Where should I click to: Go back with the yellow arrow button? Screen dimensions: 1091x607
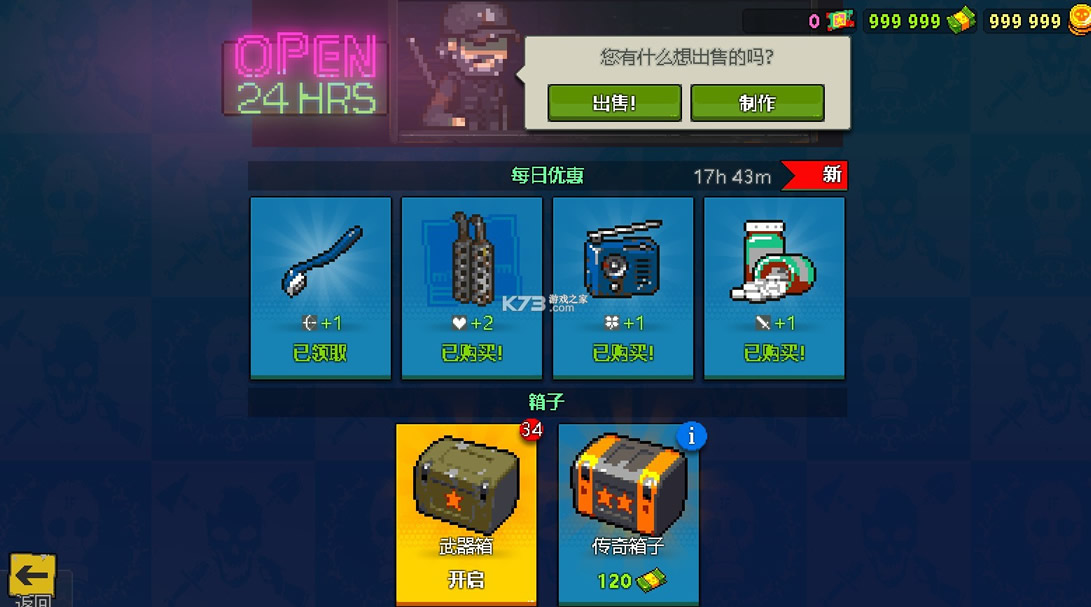(32, 576)
